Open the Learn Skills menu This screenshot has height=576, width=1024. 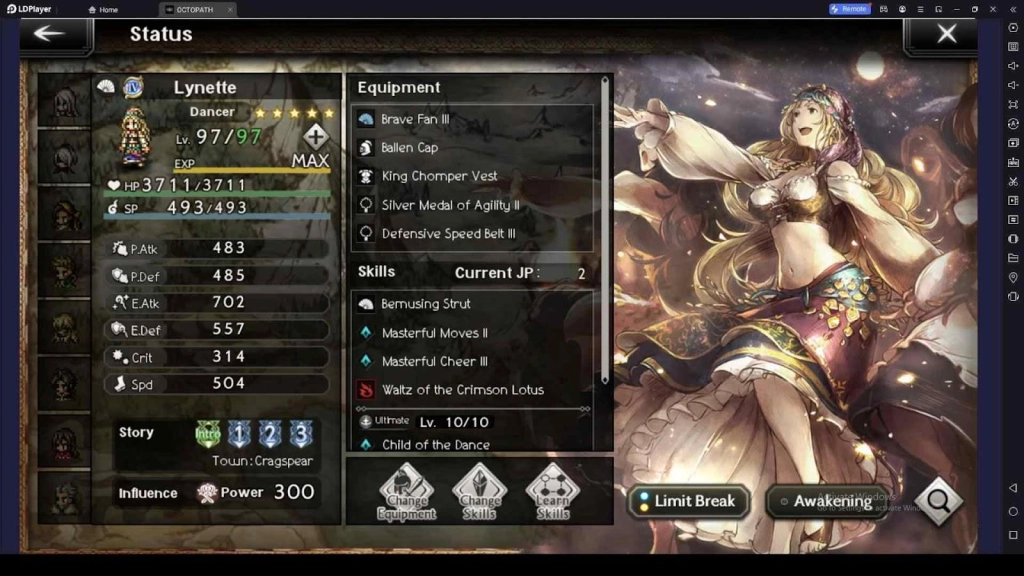(553, 491)
